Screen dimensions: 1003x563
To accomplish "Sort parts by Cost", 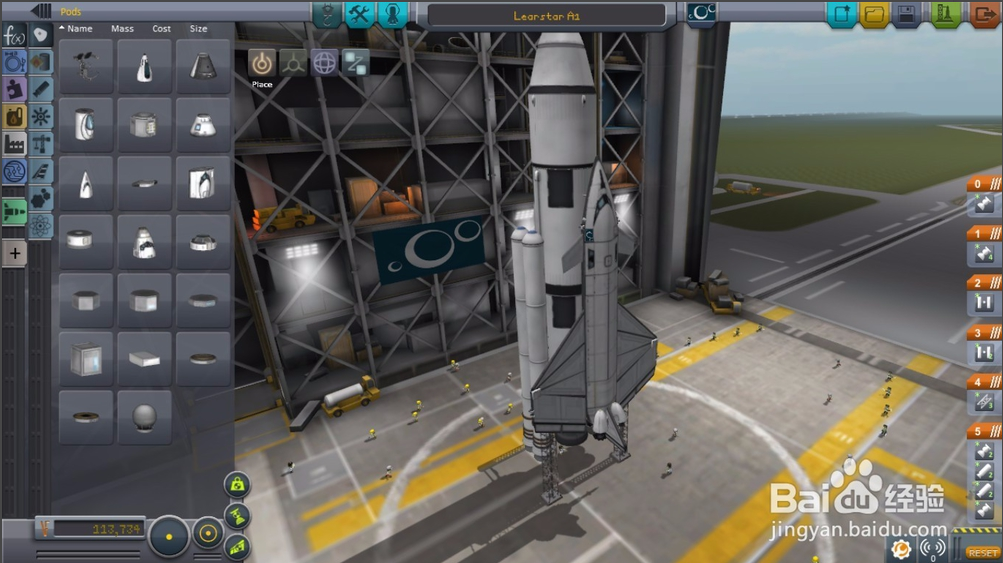I will 161,29.
